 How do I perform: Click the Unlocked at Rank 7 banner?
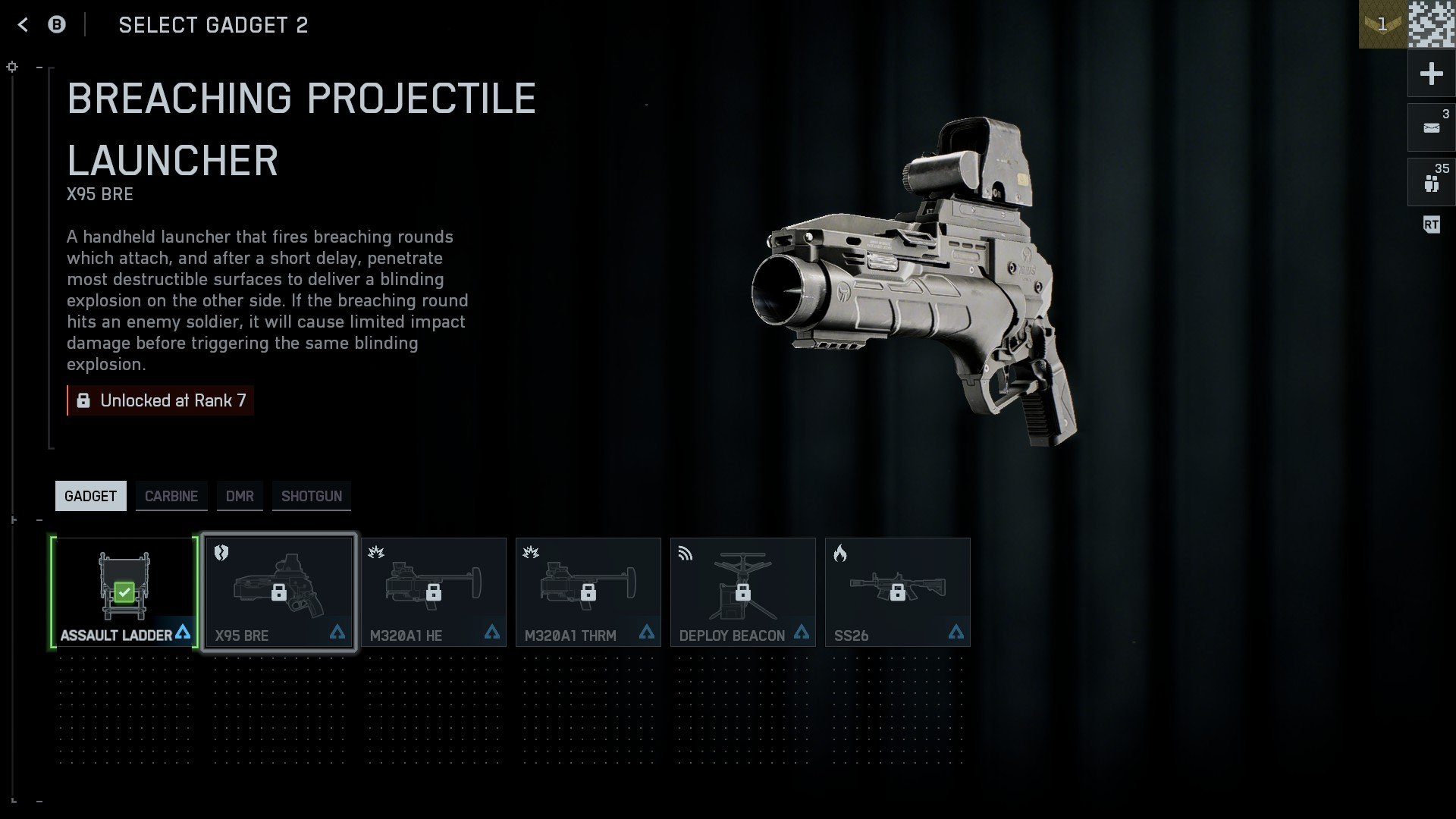click(x=161, y=400)
